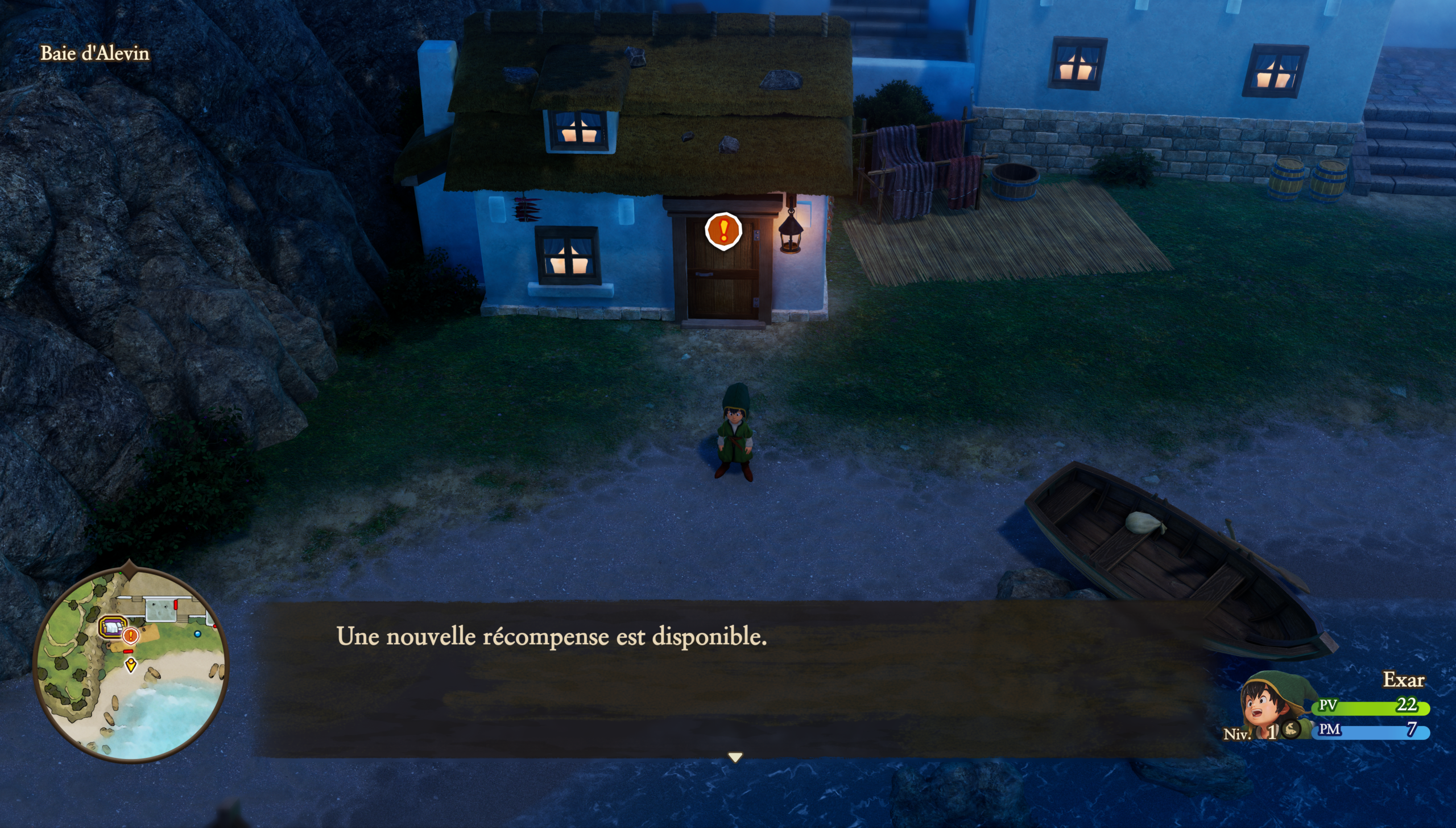Select the exclamation quest marker on minimap
The image size is (1456, 828).
(x=131, y=635)
